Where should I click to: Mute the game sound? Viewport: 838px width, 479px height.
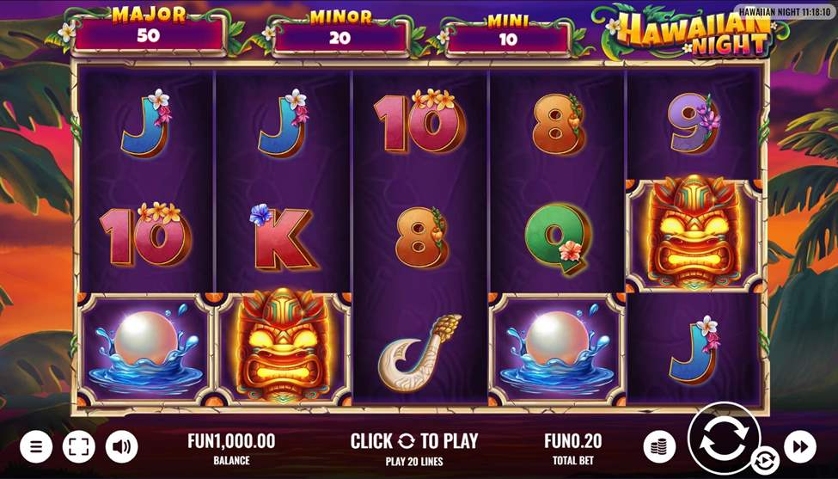(121, 446)
